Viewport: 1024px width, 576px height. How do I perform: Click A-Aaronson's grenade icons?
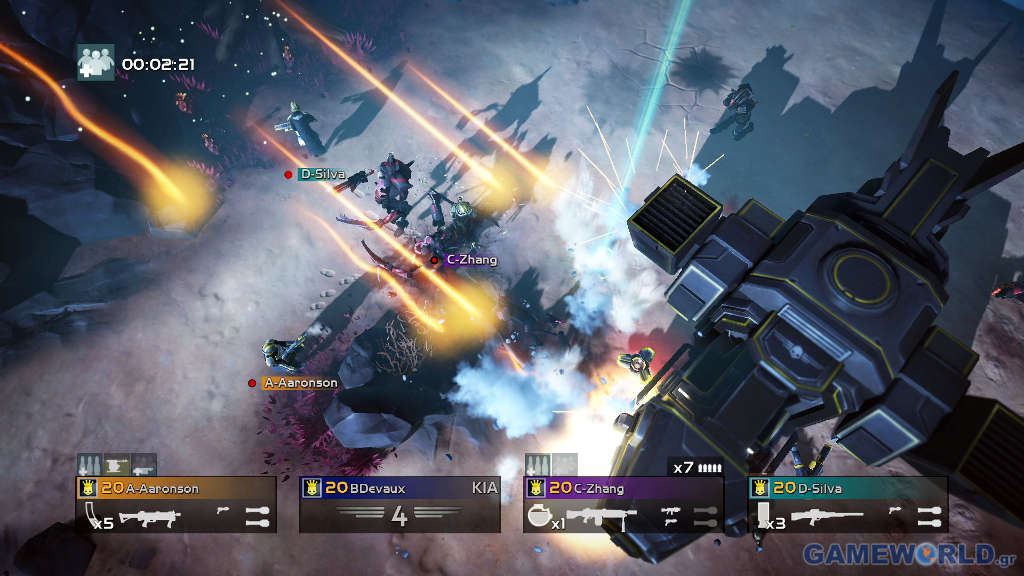(x=257, y=516)
